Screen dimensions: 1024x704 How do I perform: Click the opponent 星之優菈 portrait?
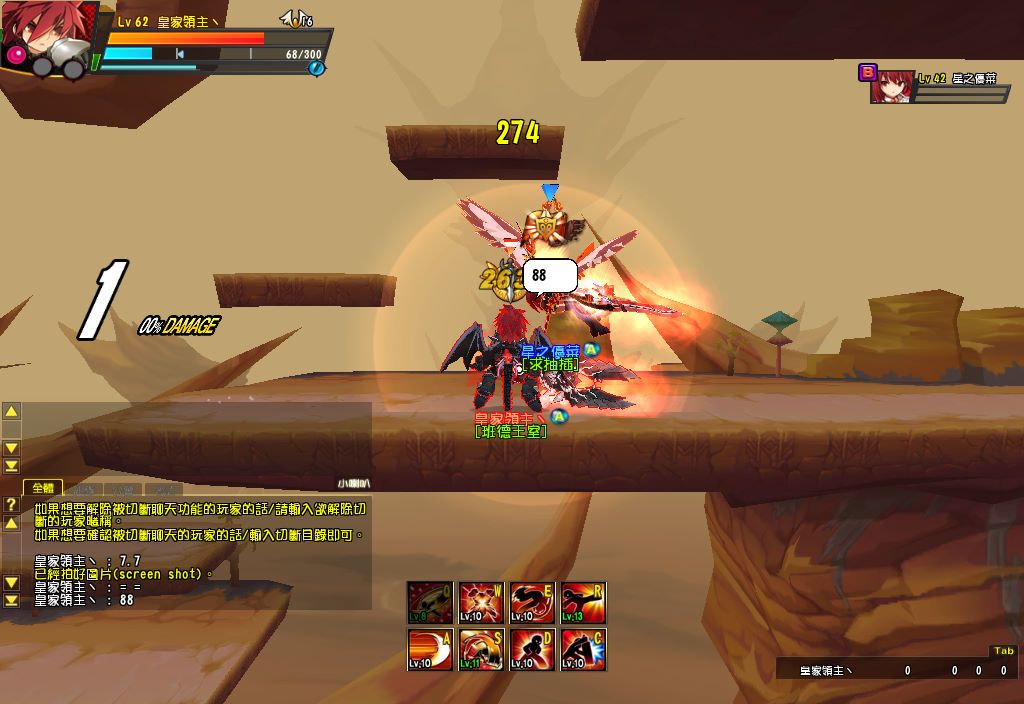(x=890, y=88)
